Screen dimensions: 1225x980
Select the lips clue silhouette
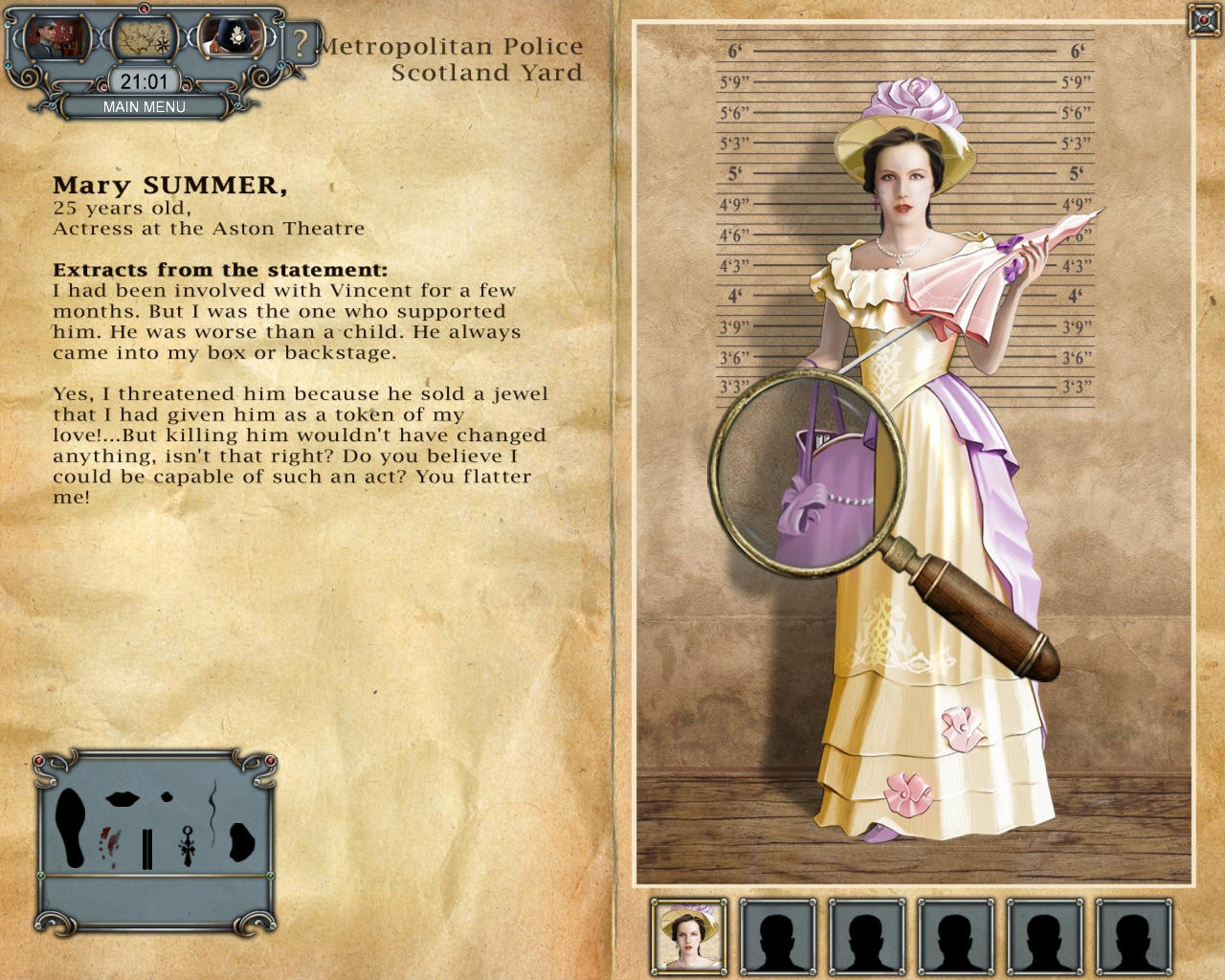click(122, 798)
